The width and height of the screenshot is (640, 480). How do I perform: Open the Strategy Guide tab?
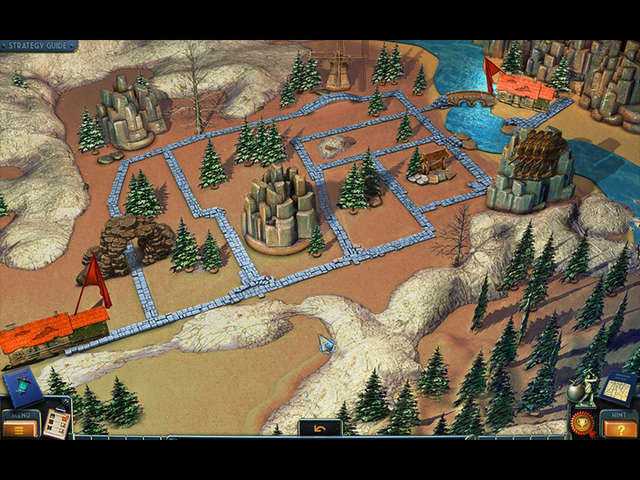click(x=38, y=45)
